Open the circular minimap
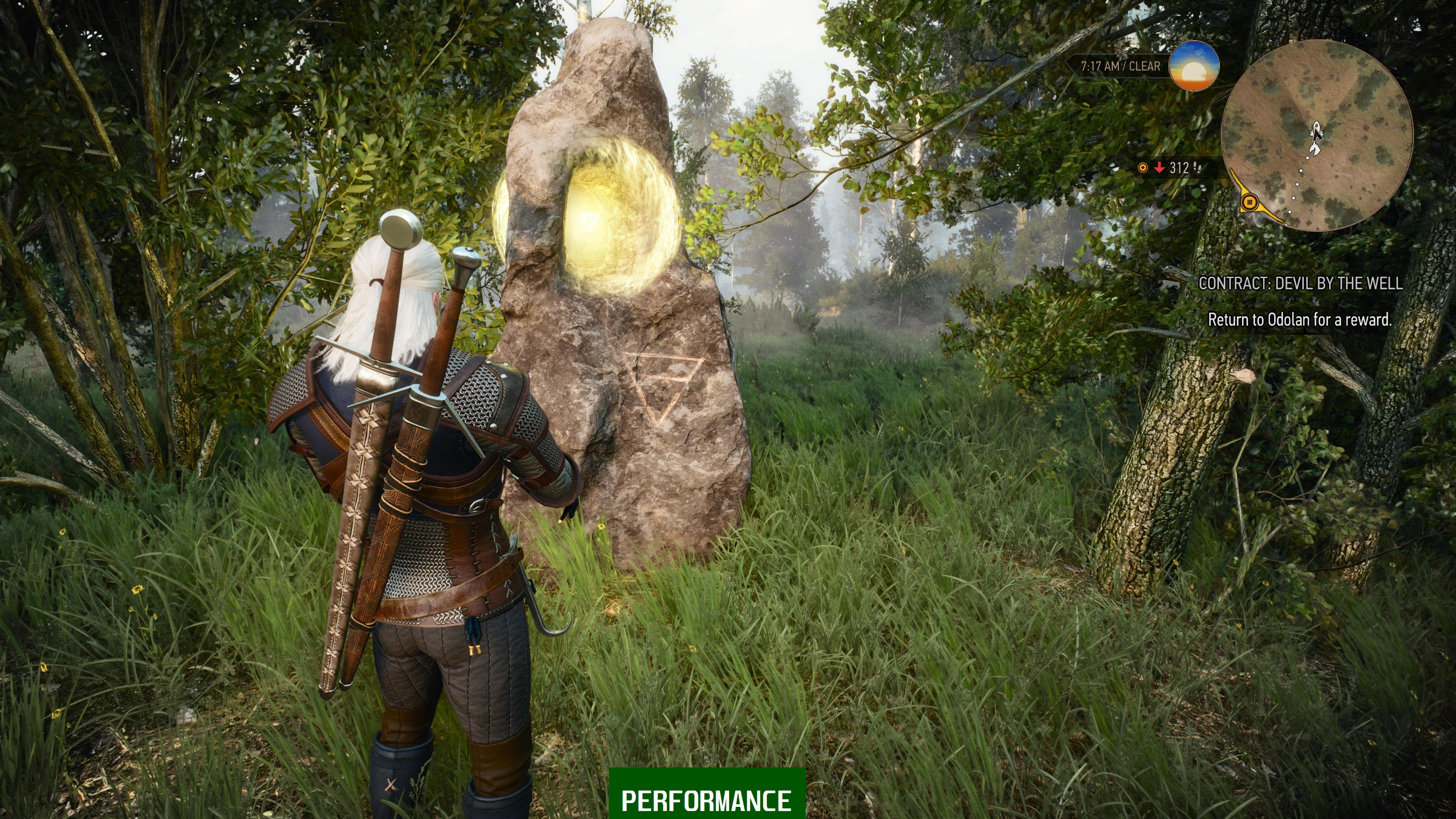This screenshot has width=1456, height=819. coord(1316,136)
